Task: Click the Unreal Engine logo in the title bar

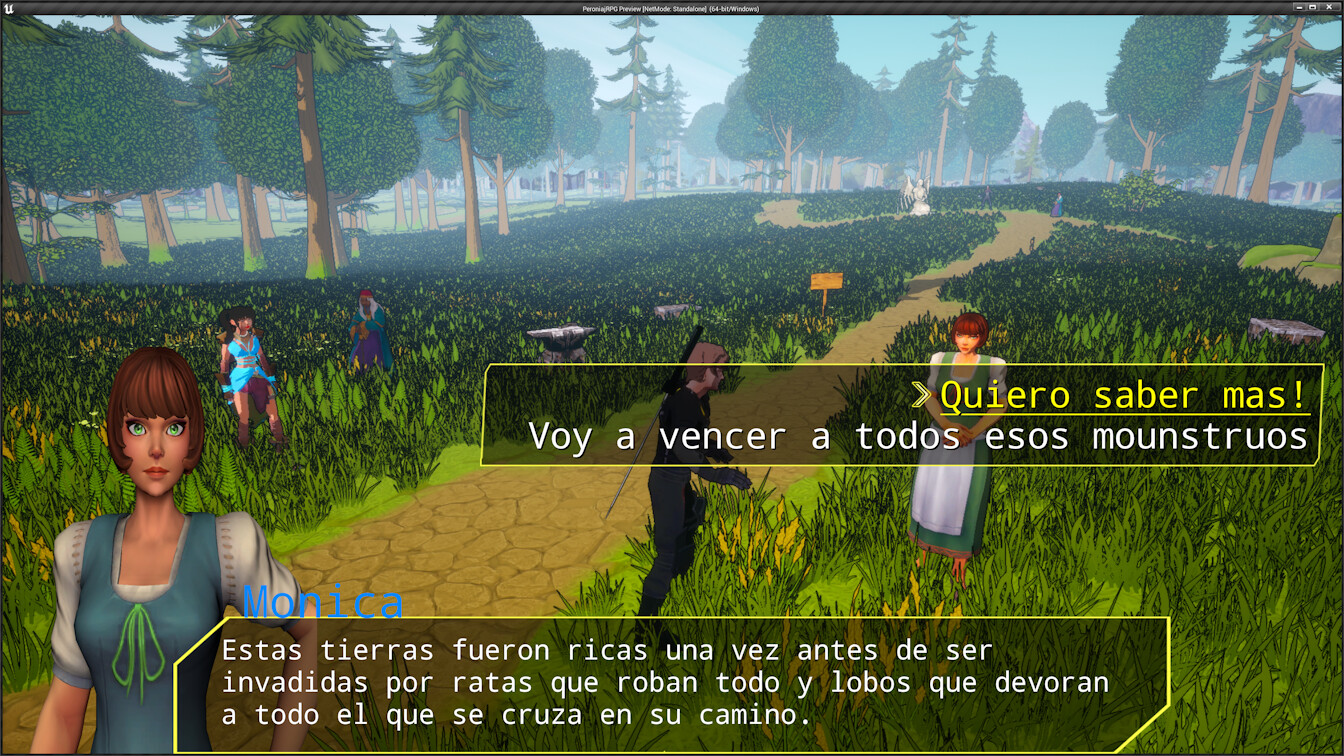Action: point(10,7)
